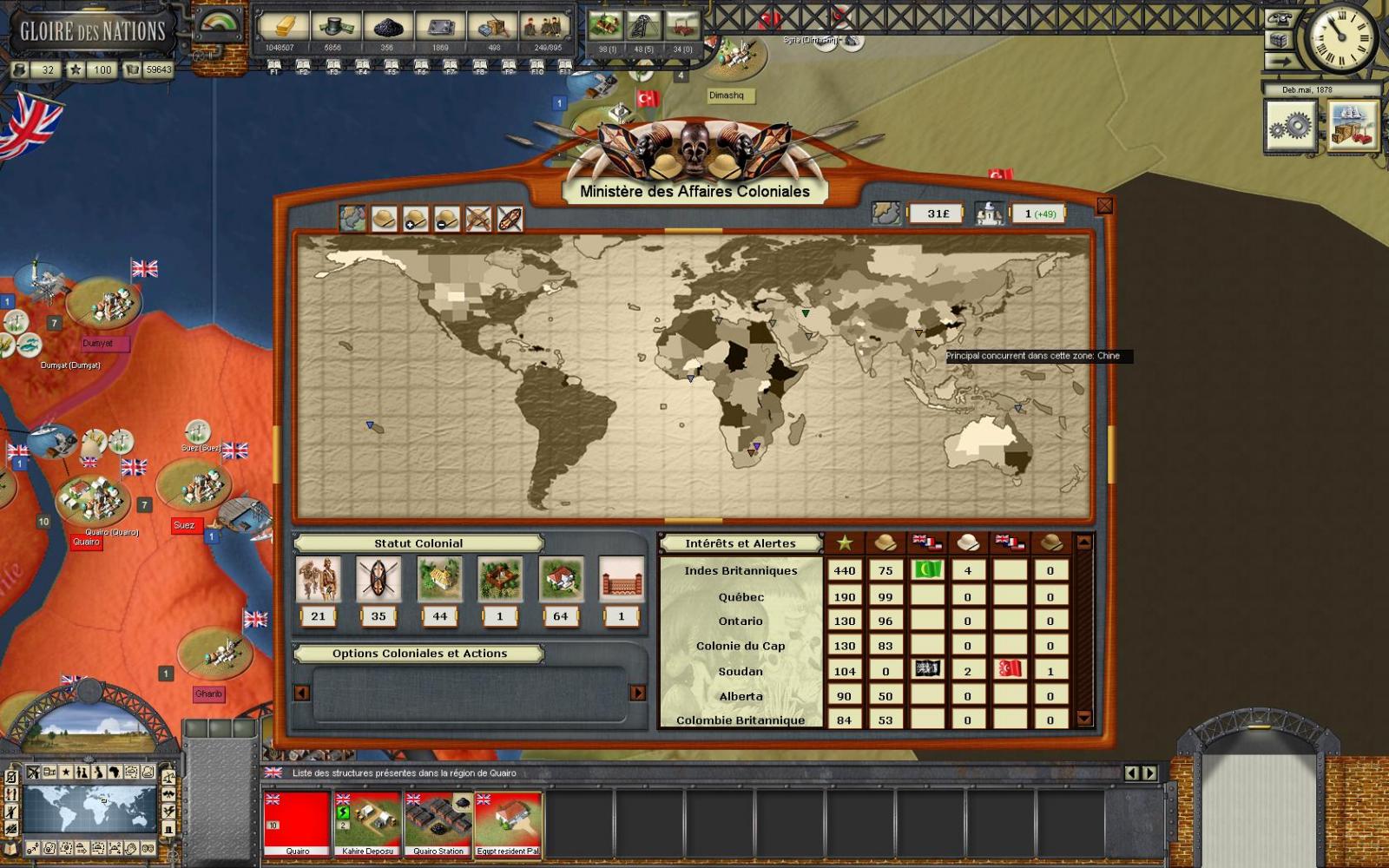Toggle the star filter above the minimap

coord(66,773)
